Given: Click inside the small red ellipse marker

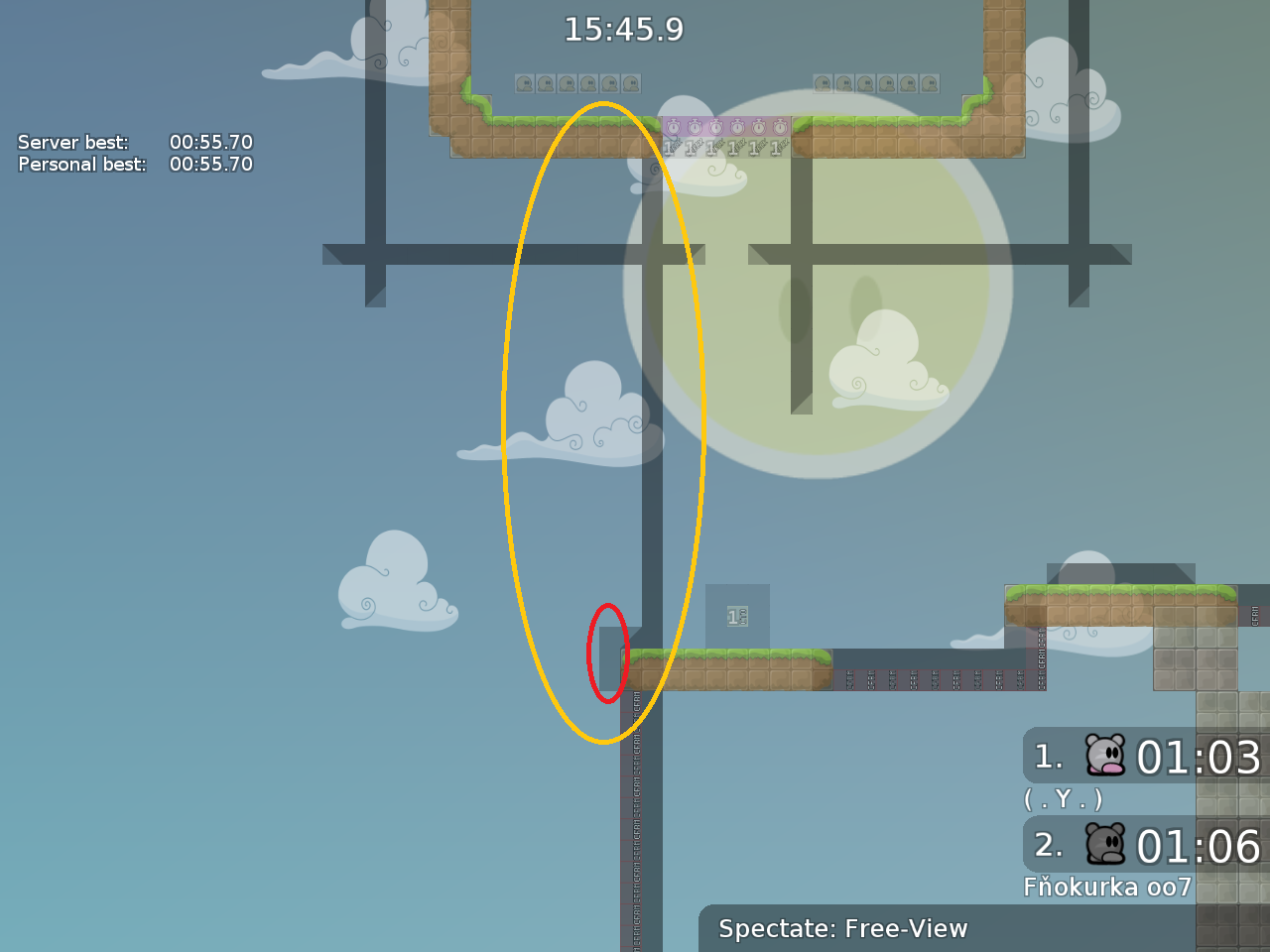Looking at the screenshot, I should coord(608,653).
